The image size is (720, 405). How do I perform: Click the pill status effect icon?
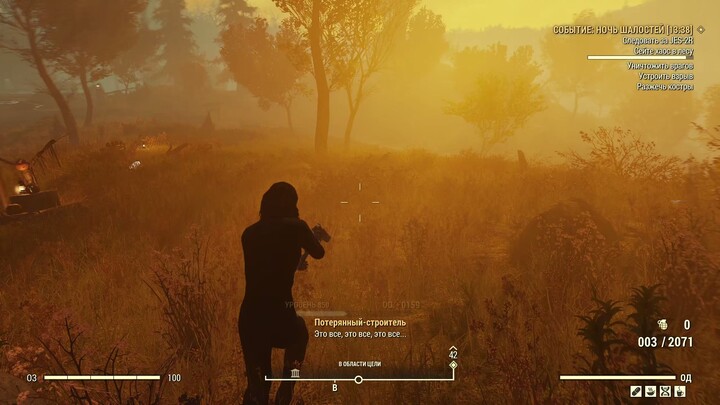click(636, 391)
